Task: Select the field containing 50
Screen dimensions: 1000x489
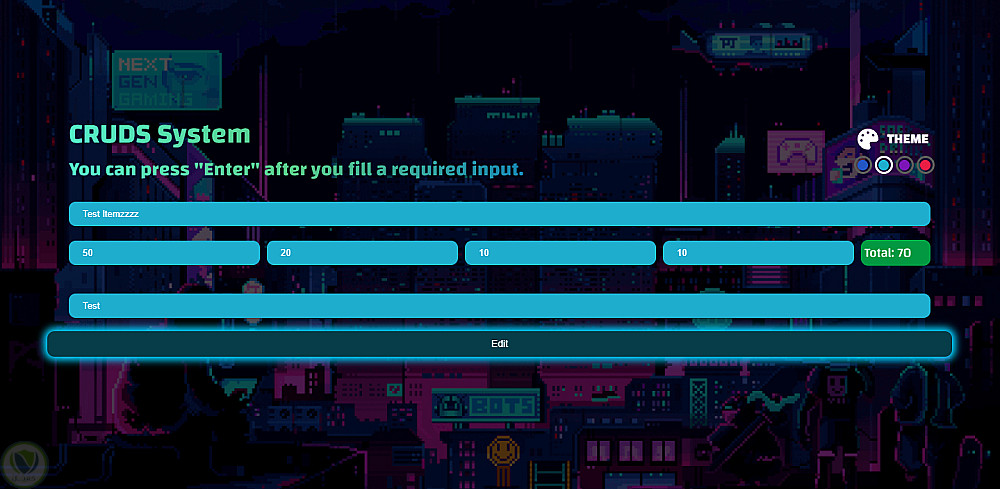Action: tap(164, 253)
